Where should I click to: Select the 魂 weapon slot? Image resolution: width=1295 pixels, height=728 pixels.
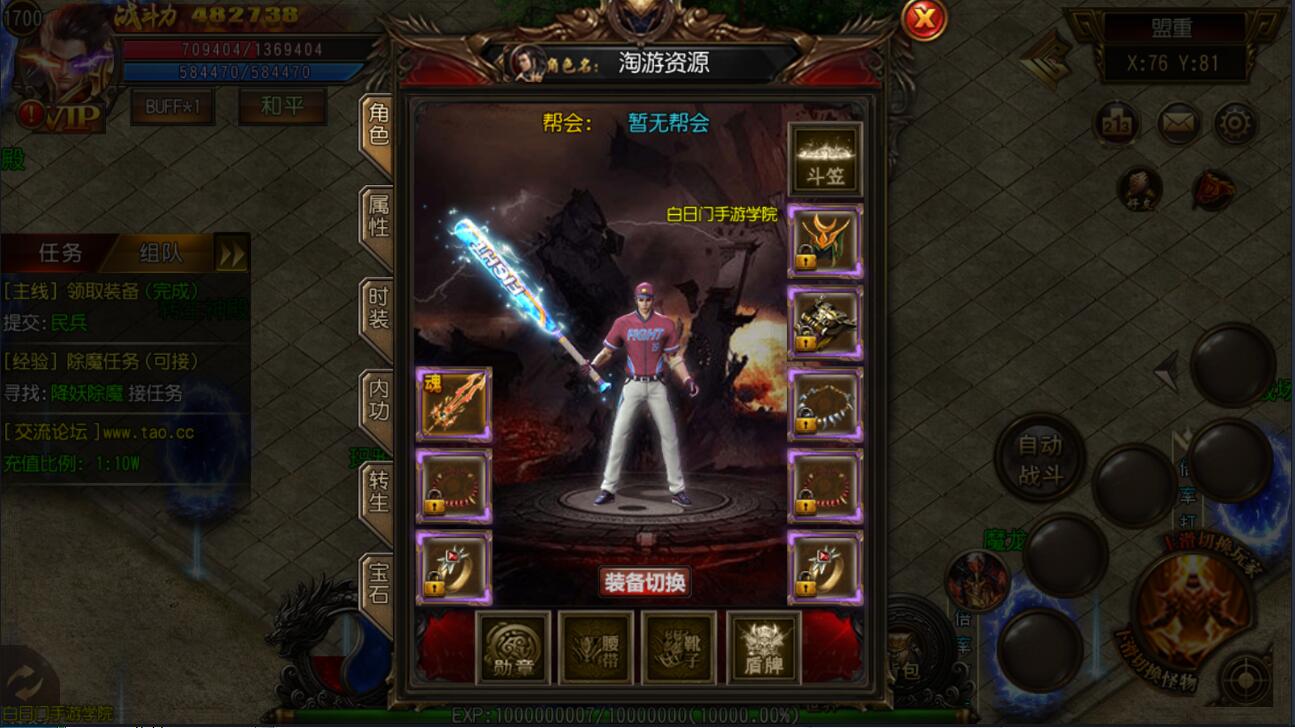[454, 405]
